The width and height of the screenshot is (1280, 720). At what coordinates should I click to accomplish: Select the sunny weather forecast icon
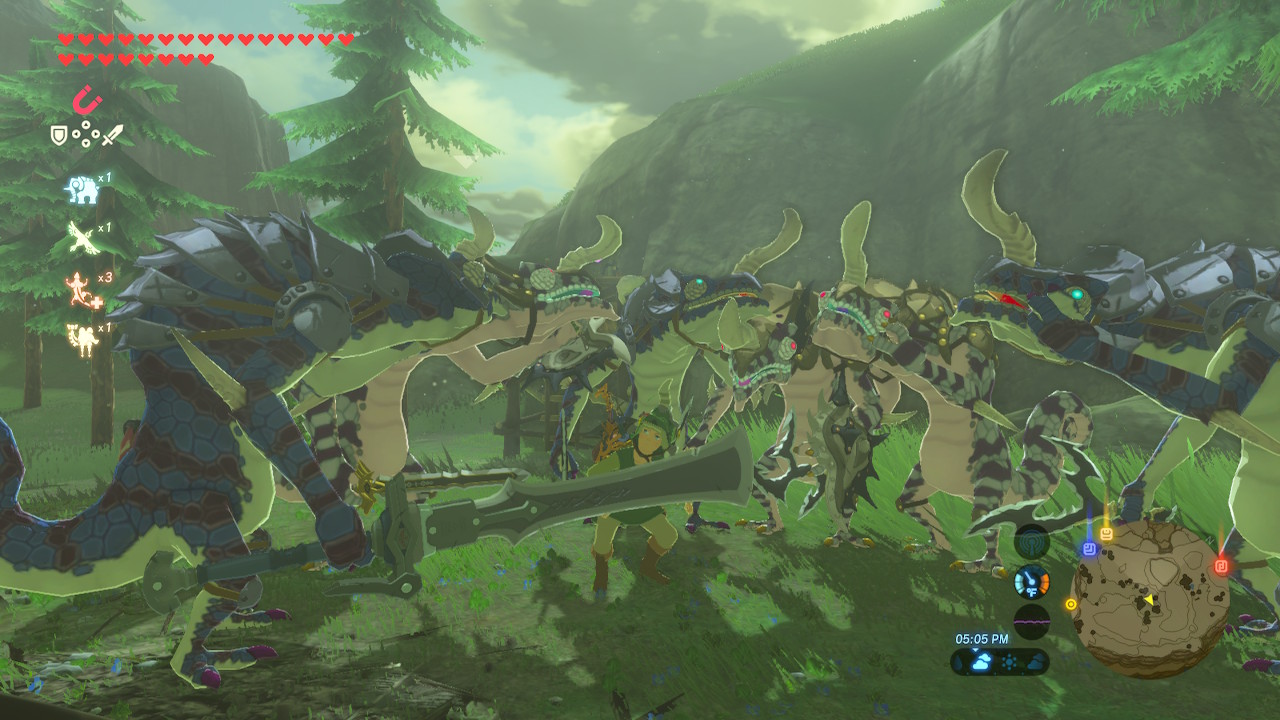pos(1007,662)
